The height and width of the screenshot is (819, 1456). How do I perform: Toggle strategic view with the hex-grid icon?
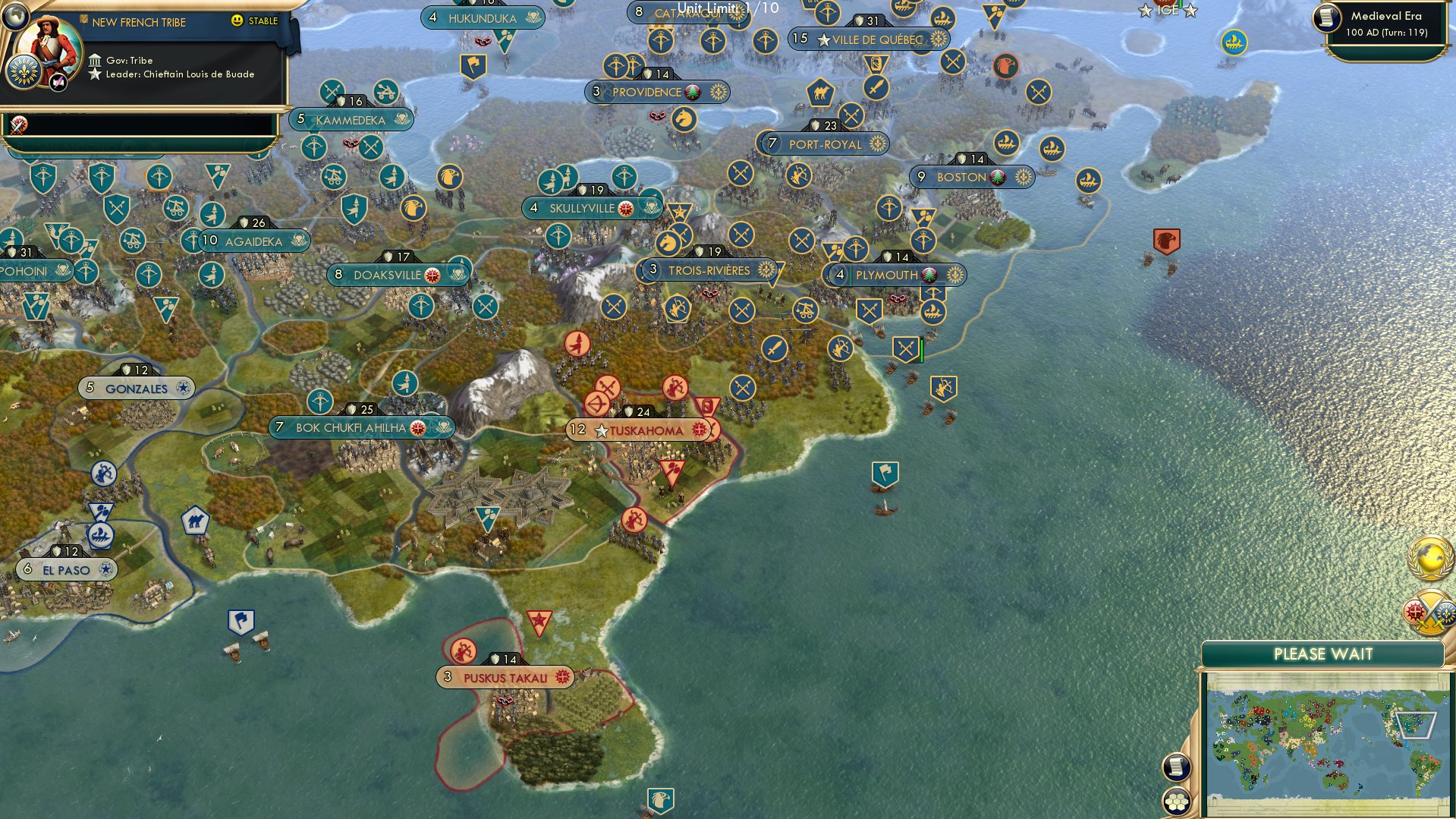tap(1175, 801)
